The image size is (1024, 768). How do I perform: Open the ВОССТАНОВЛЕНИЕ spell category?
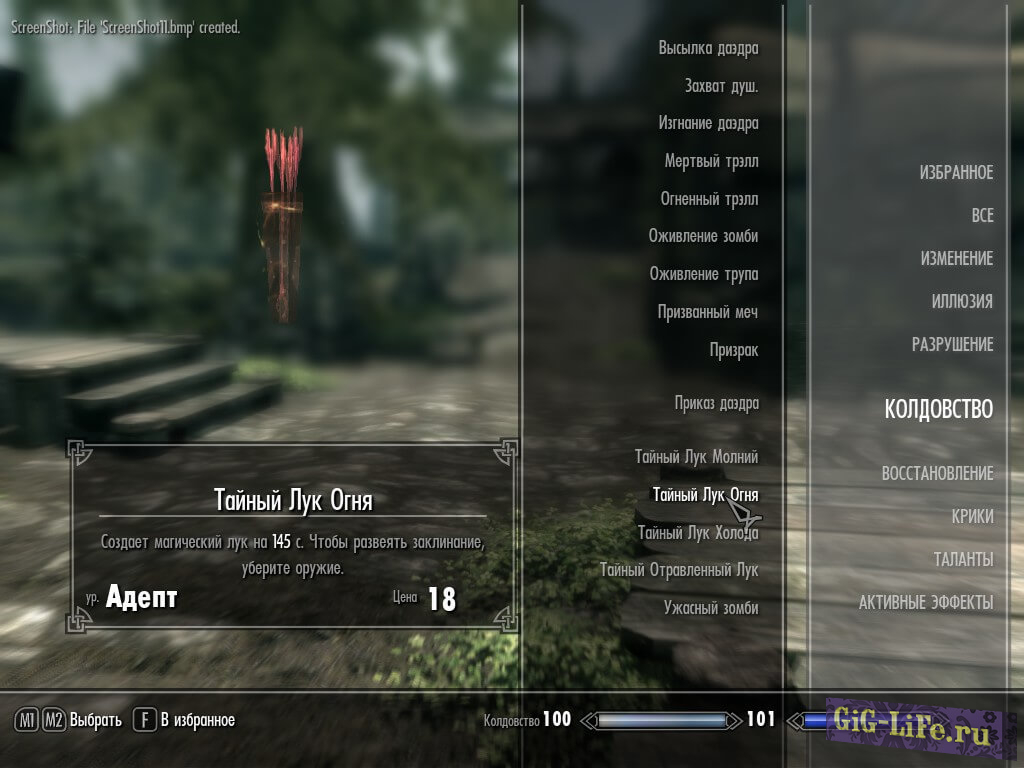pos(937,474)
